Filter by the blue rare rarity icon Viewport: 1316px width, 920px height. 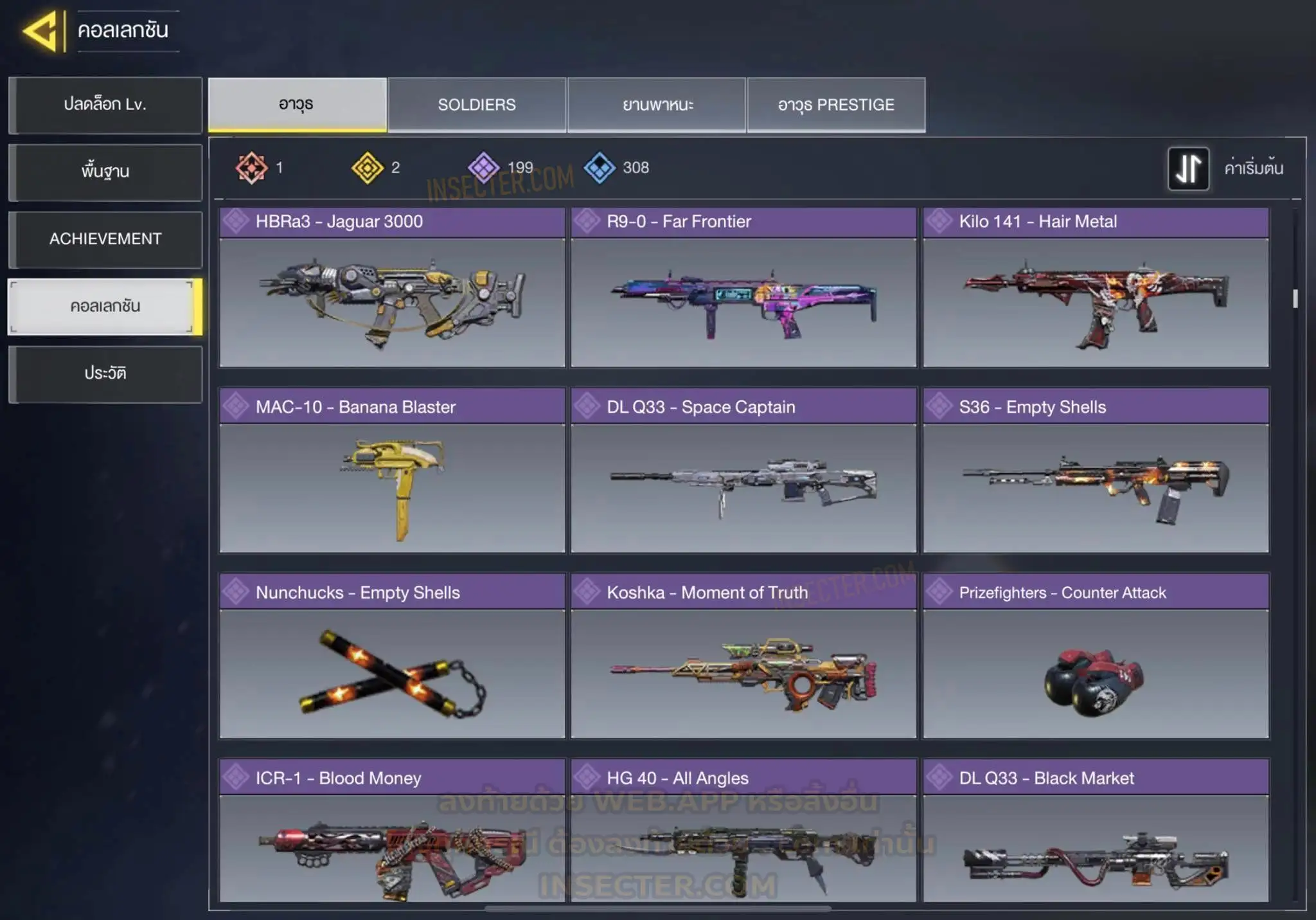click(600, 168)
